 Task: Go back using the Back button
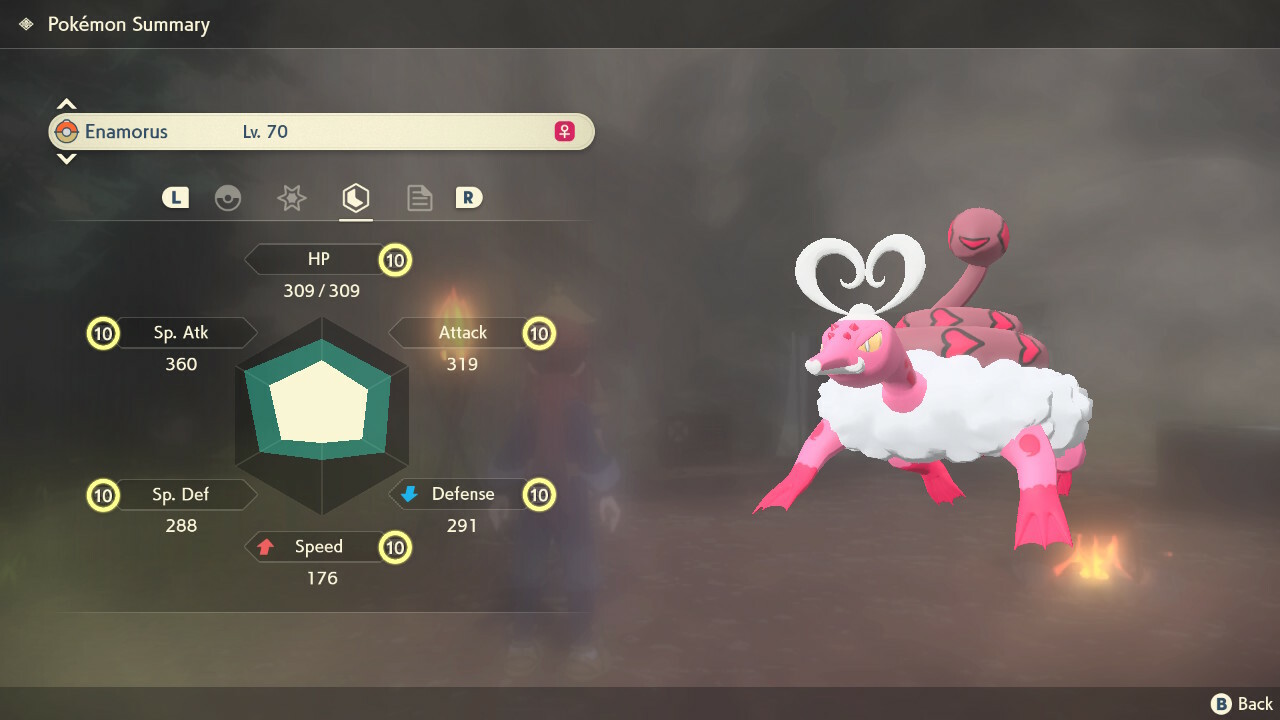1243,704
